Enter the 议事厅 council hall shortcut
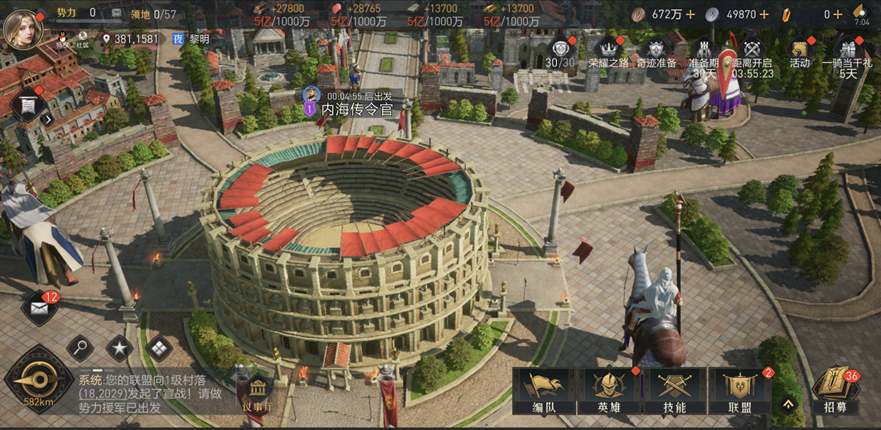Image resolution: width=881 pixels, height=430 pixels. click(x=253, y=392)
